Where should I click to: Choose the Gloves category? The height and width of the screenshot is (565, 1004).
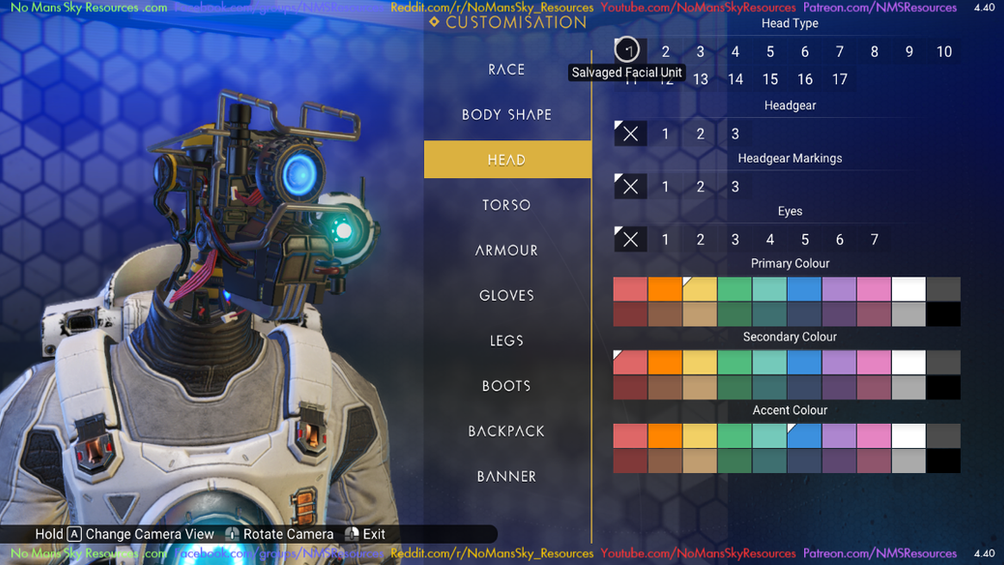[507, 295]
